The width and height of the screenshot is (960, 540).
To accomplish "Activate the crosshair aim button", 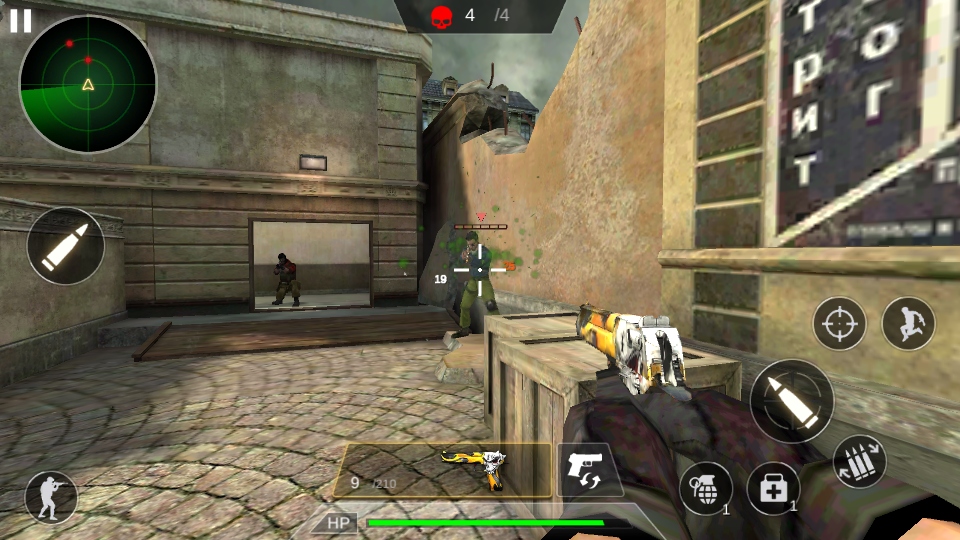I will click(x=839, y=323).
